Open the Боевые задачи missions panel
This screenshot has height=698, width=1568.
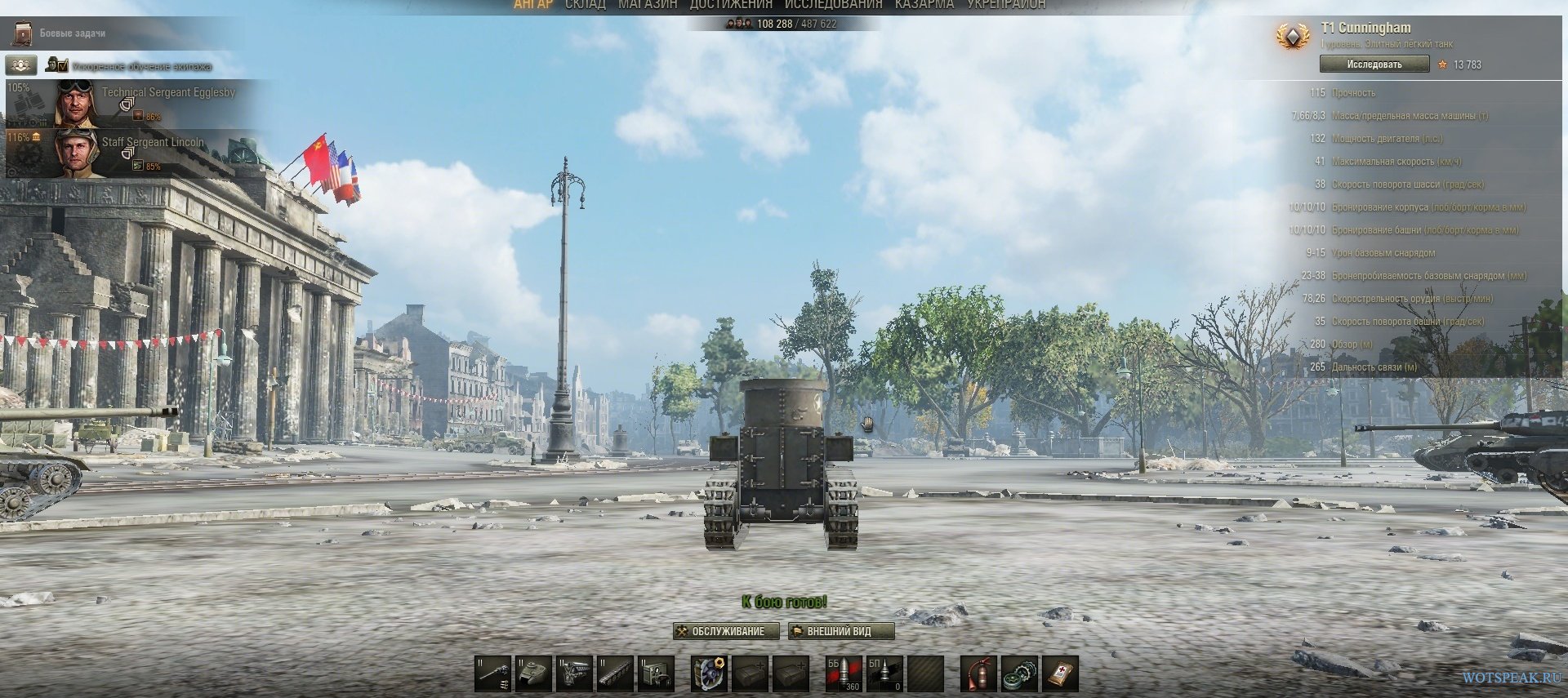(x=72, y=33)
